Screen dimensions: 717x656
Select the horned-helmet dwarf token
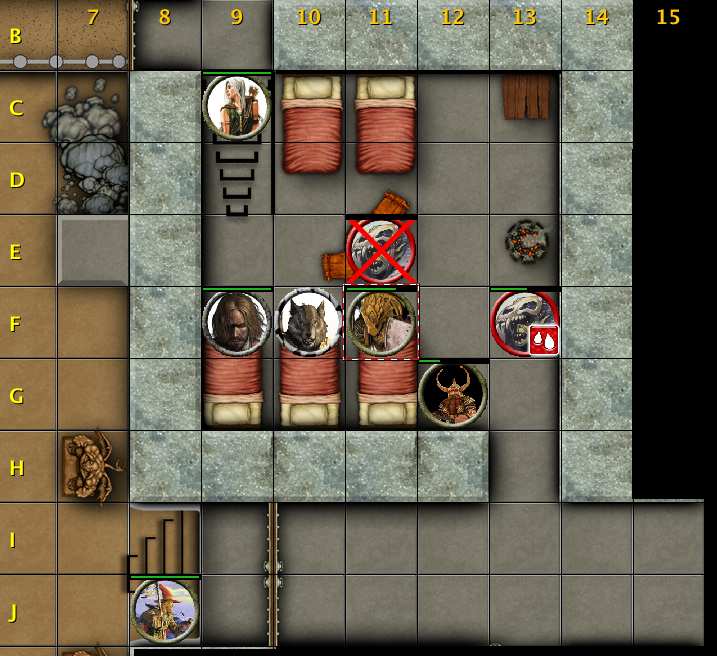pos(453,394)
